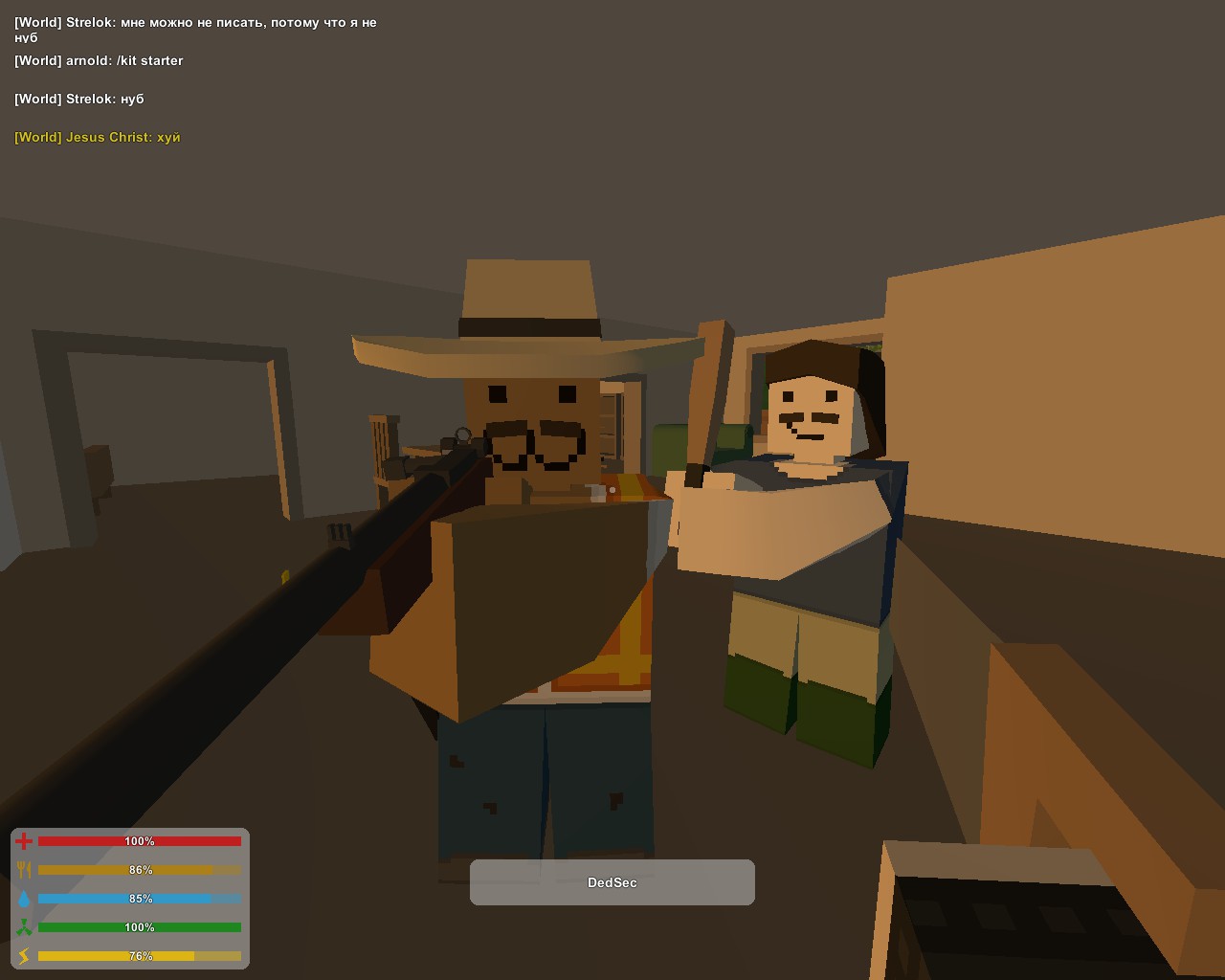
Task: Select the food fork-and-knife icon
Action: coord(24,869)
